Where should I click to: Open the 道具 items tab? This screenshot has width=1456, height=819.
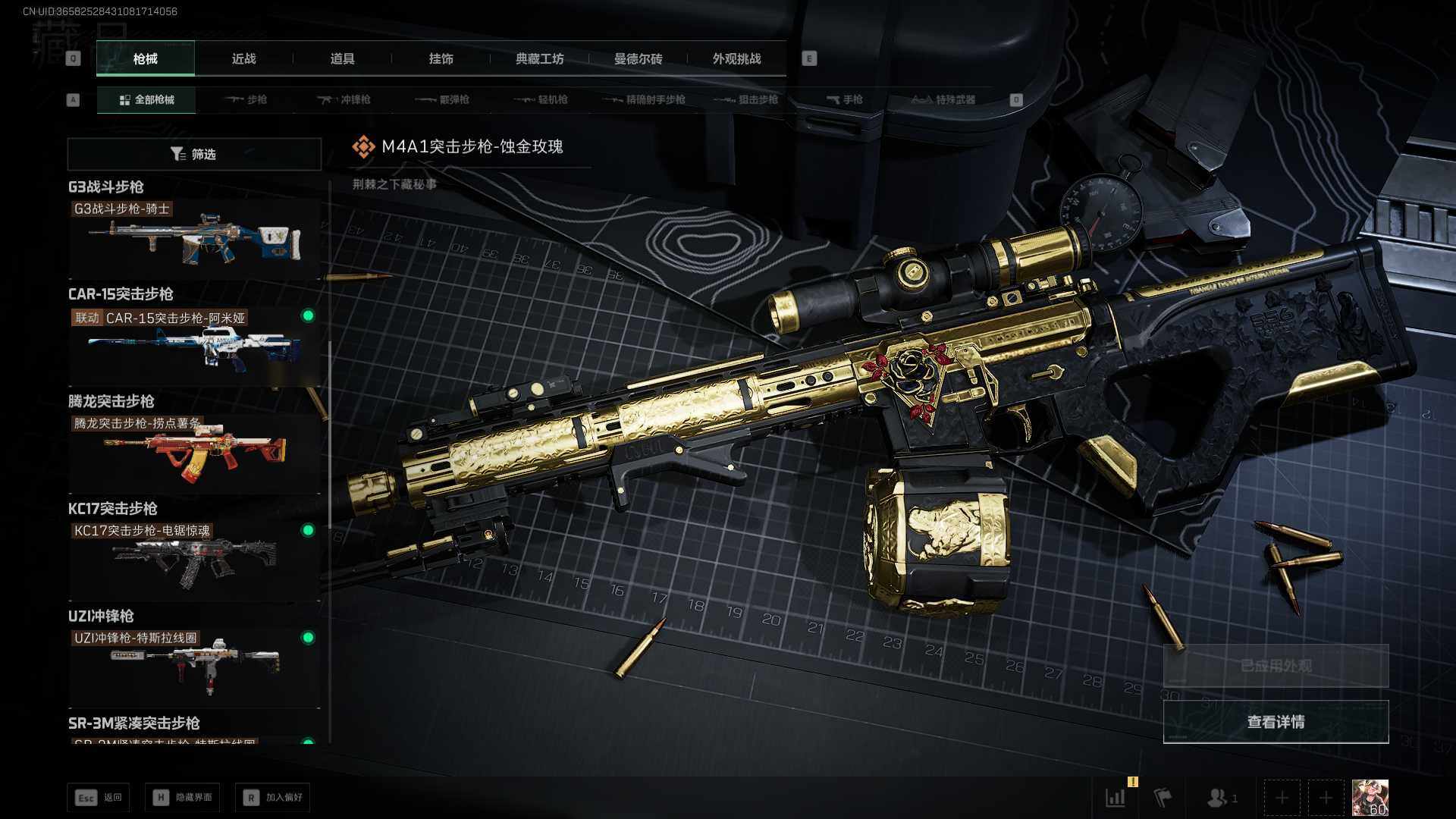[x=342, y=59]
